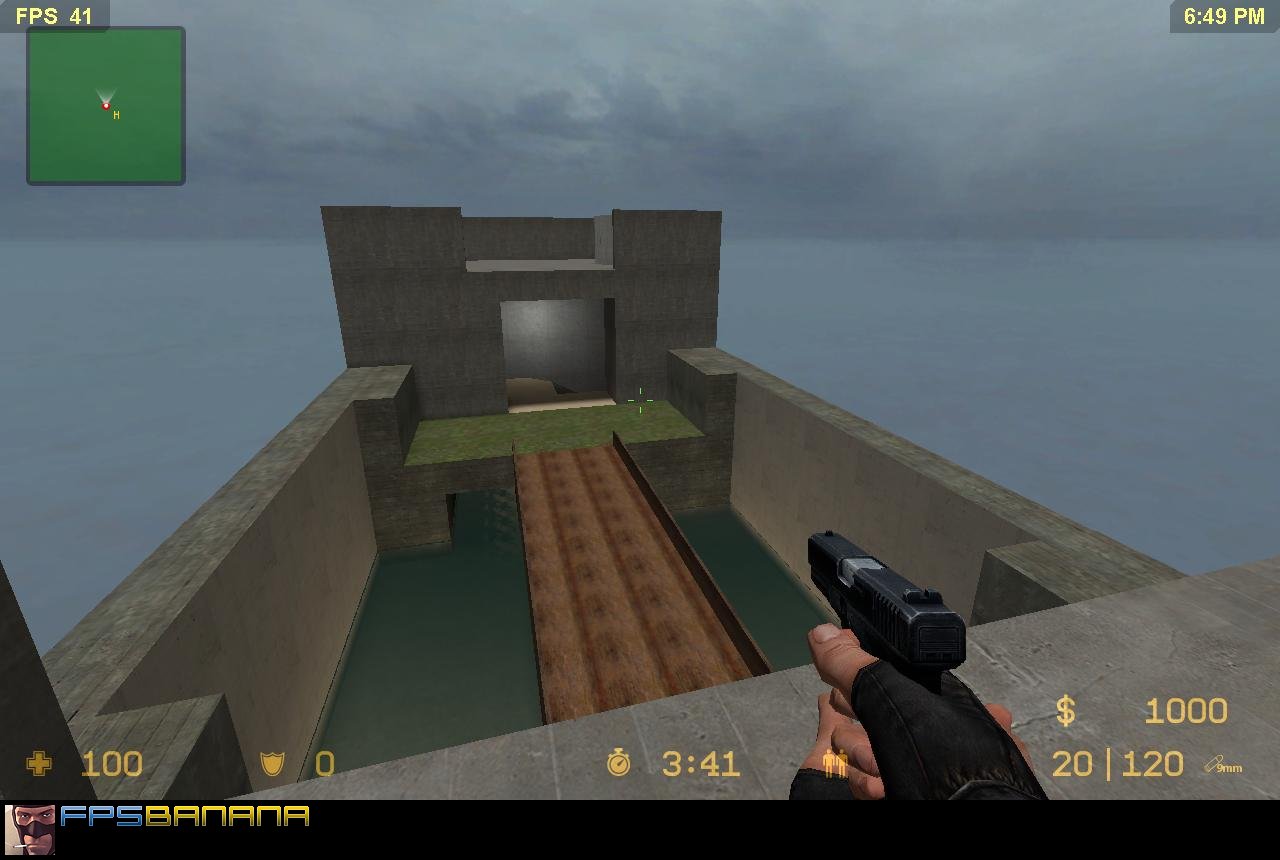Screen dimensions: 1280x860
Task: Select the red player dot on the radar
Action: [x=105, y=103]
